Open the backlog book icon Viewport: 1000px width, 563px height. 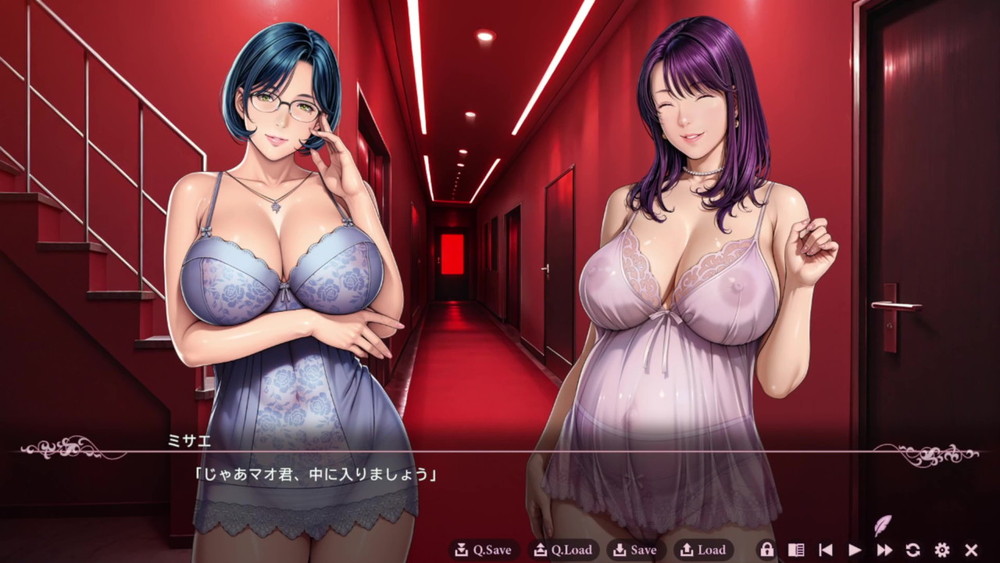[796, 550]
